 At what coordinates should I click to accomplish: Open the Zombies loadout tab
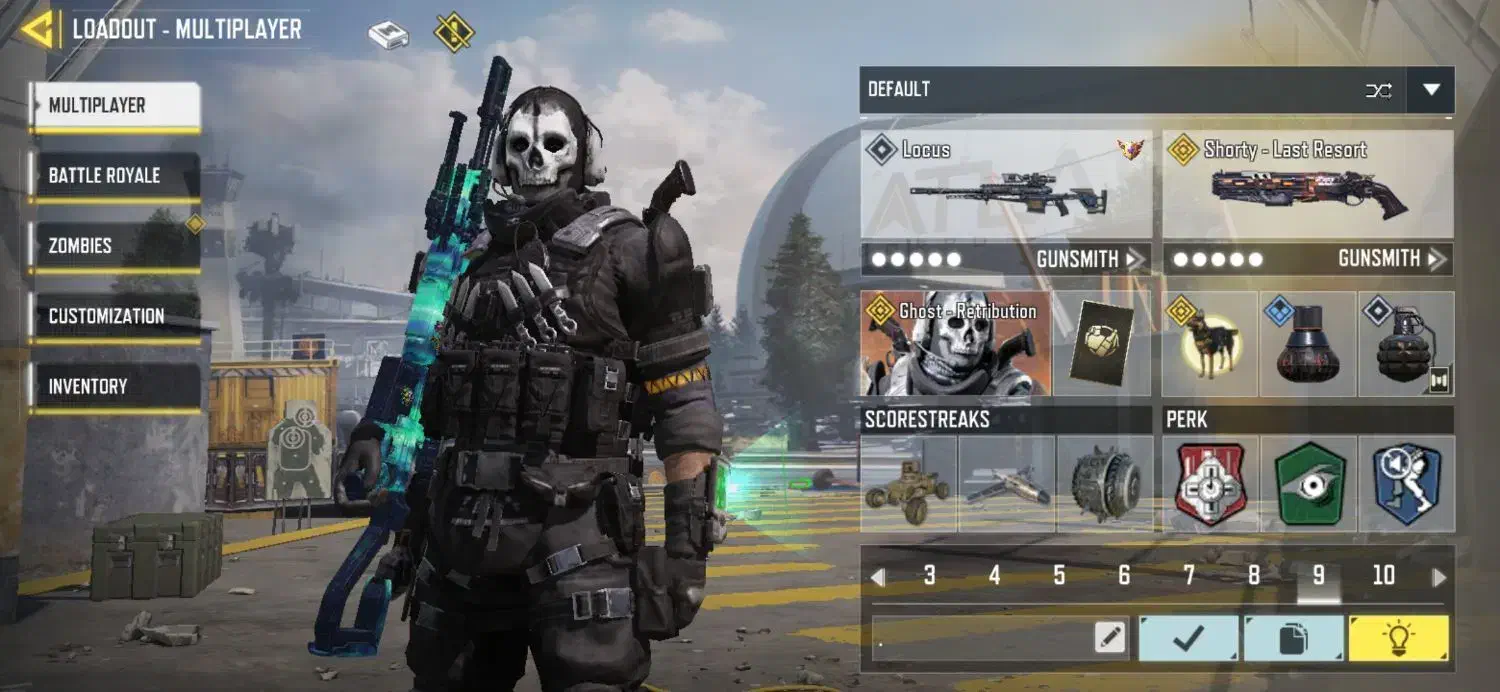(114, 246)
